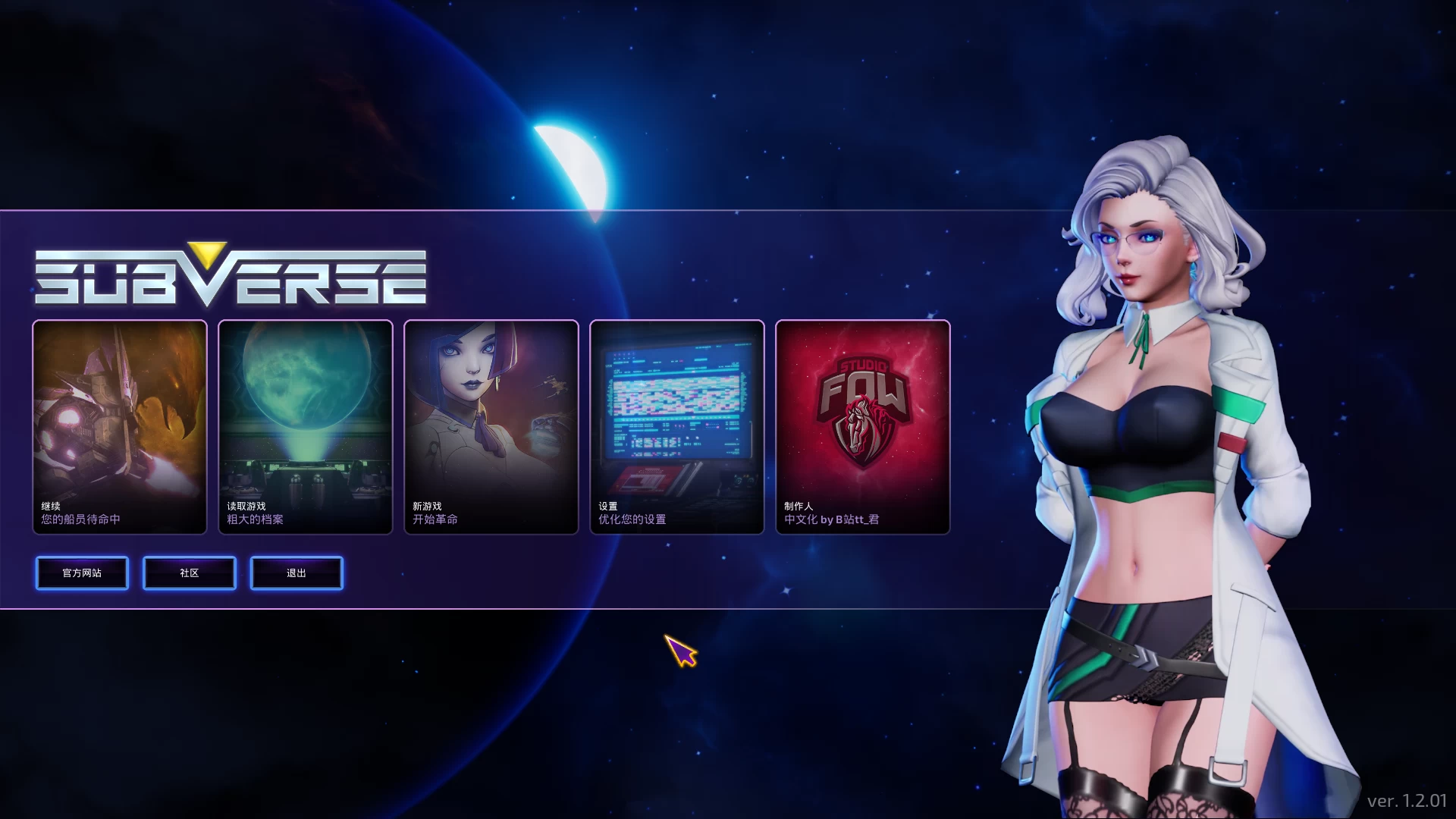Open the 读取游戏 (Load Game) card
The image size is (1456, 819).
(306, 427)
